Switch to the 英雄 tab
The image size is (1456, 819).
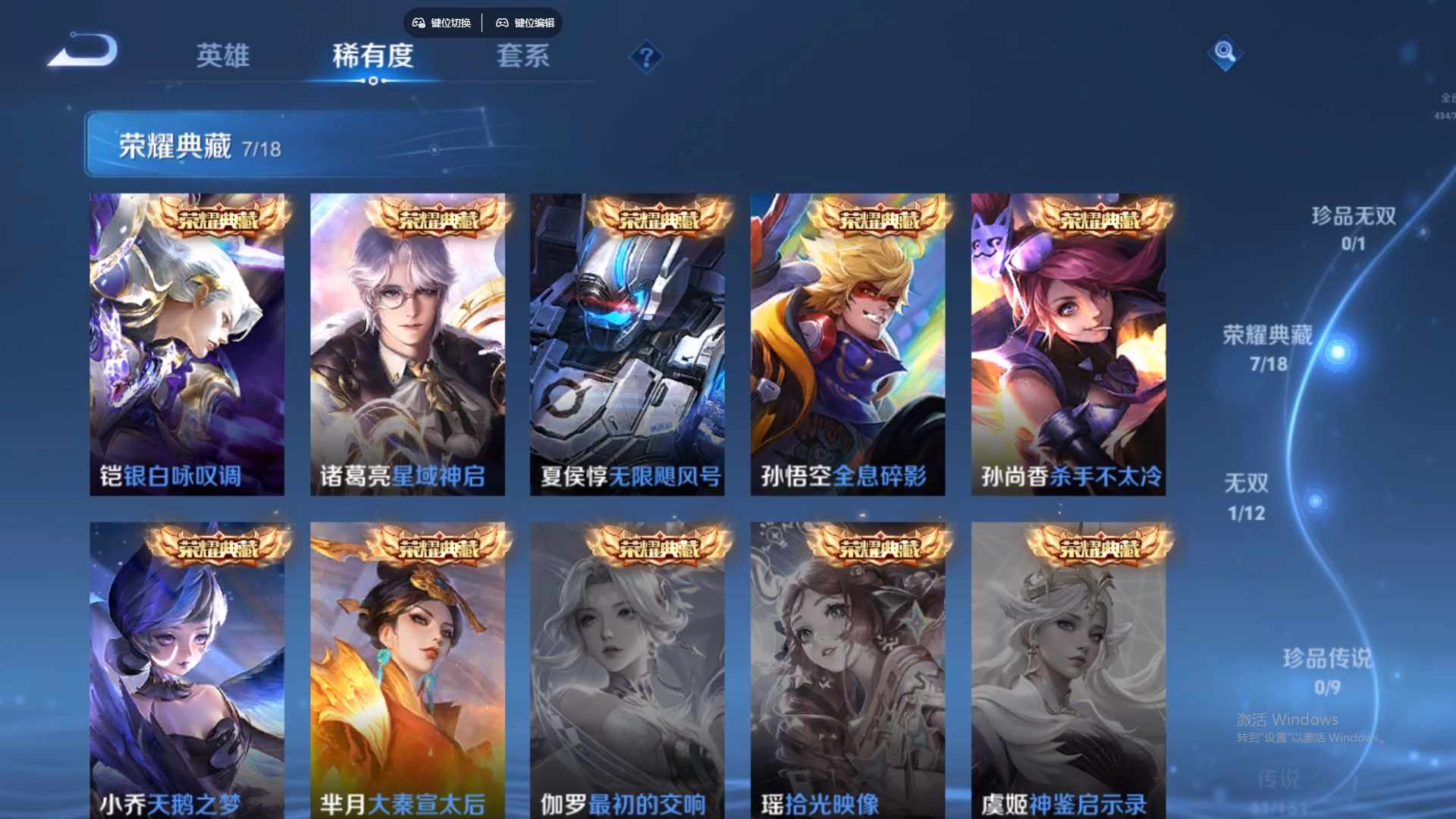pos(224,57)
